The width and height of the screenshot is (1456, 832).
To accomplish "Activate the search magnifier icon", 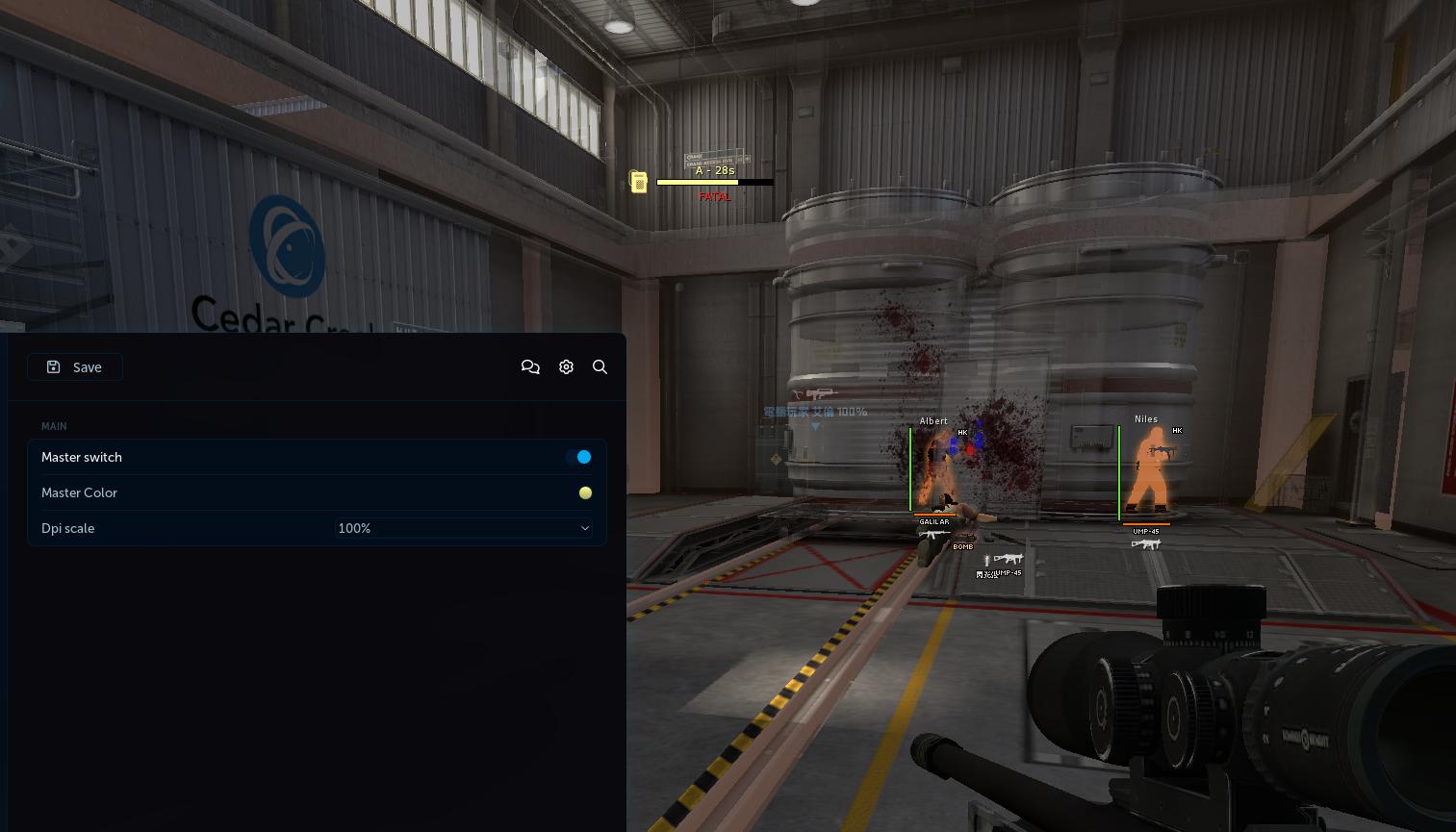I will coord(600,366).
